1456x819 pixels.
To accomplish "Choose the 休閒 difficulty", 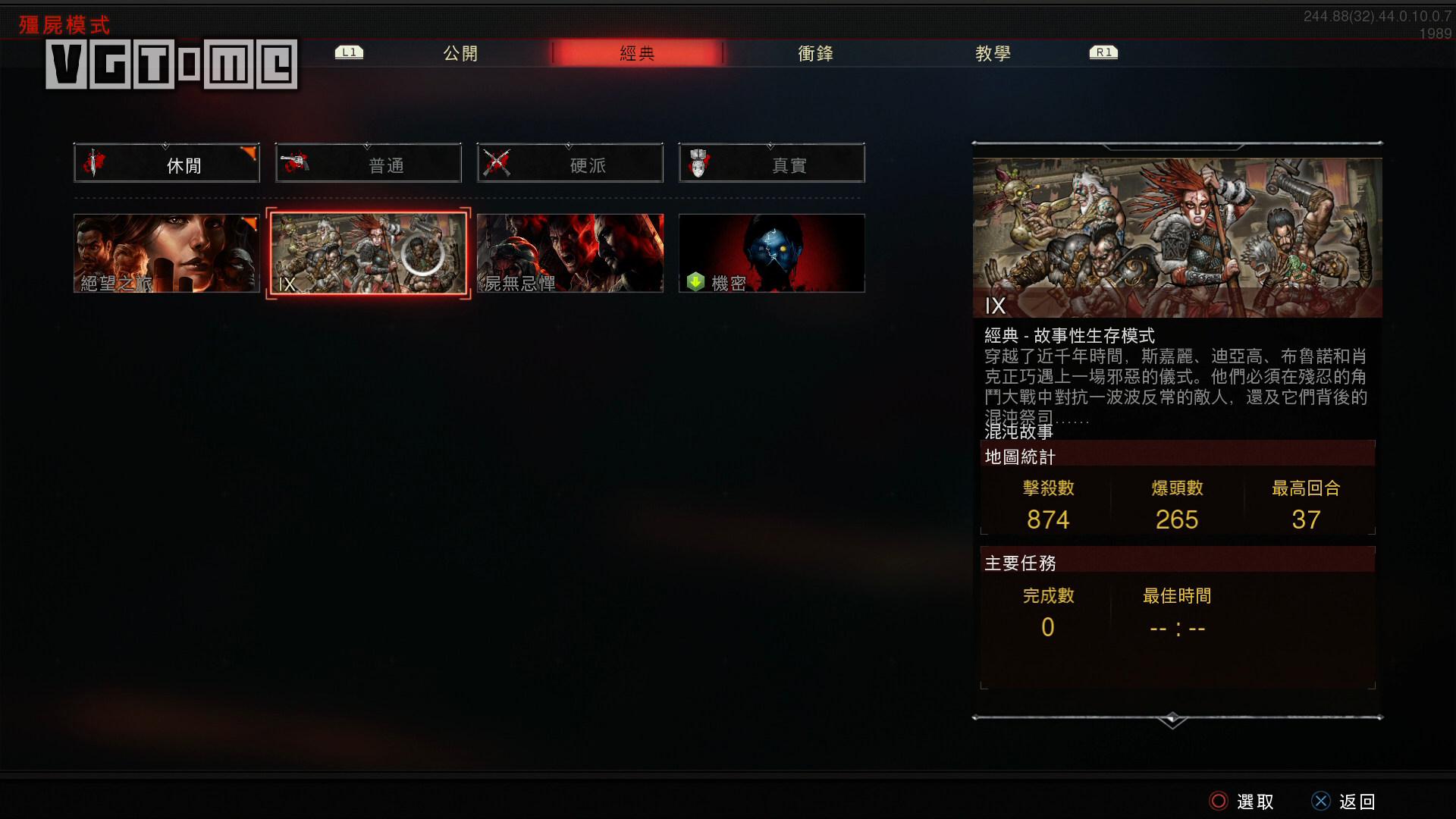I will 167,163.
